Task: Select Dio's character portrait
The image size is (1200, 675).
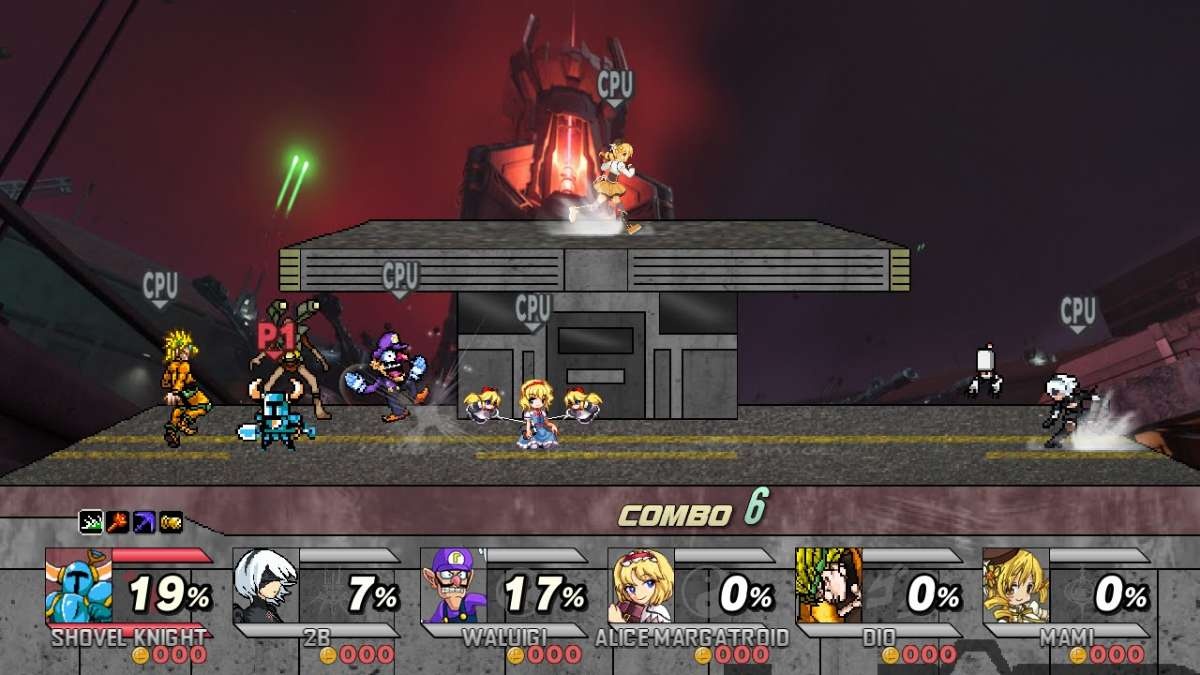Action: pyautogui.click(x=829, y=586)
